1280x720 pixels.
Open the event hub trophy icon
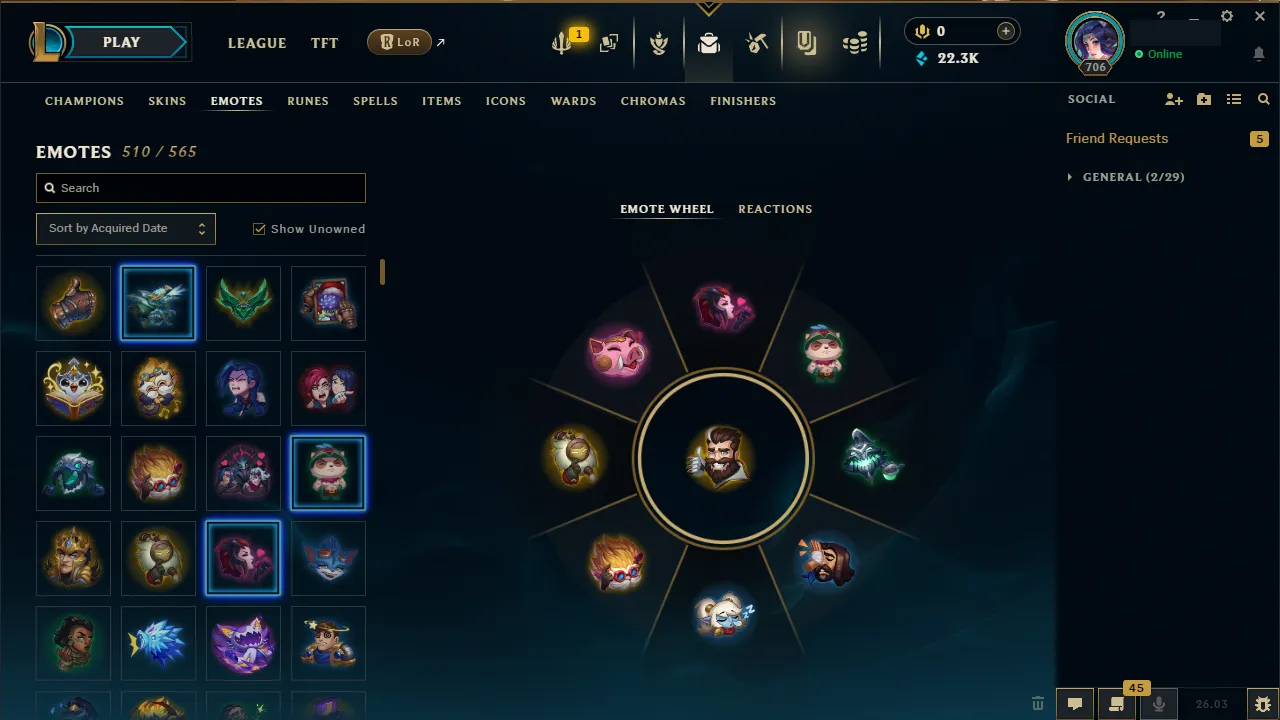(659, 42)
